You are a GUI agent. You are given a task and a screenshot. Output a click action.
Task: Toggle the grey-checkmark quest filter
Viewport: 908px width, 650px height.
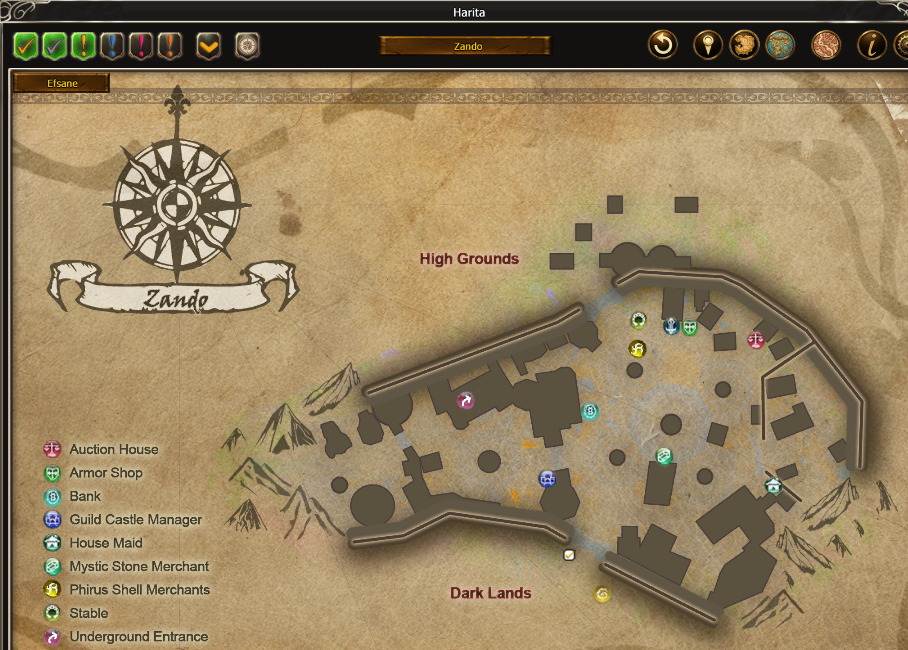(x=54, y=45)
